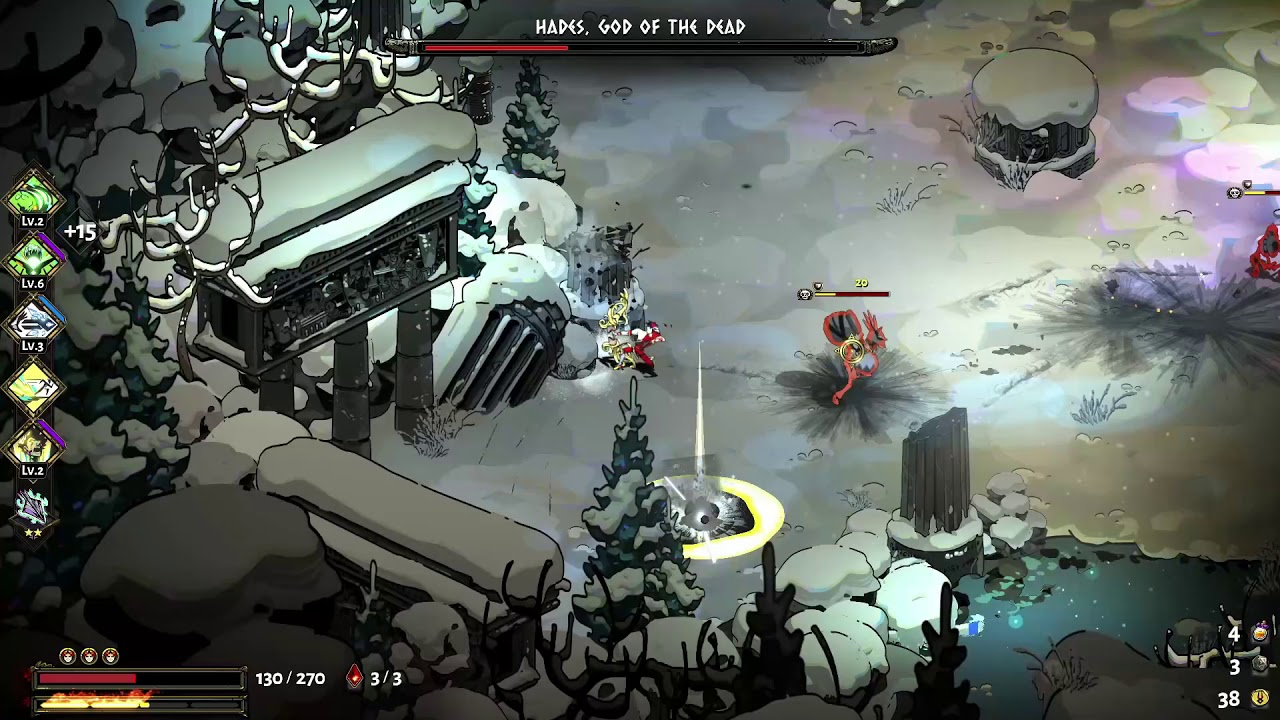Select the gold obol coin icon
This screenshot has width=1280, height=720.
click(x=1260, y=698)
